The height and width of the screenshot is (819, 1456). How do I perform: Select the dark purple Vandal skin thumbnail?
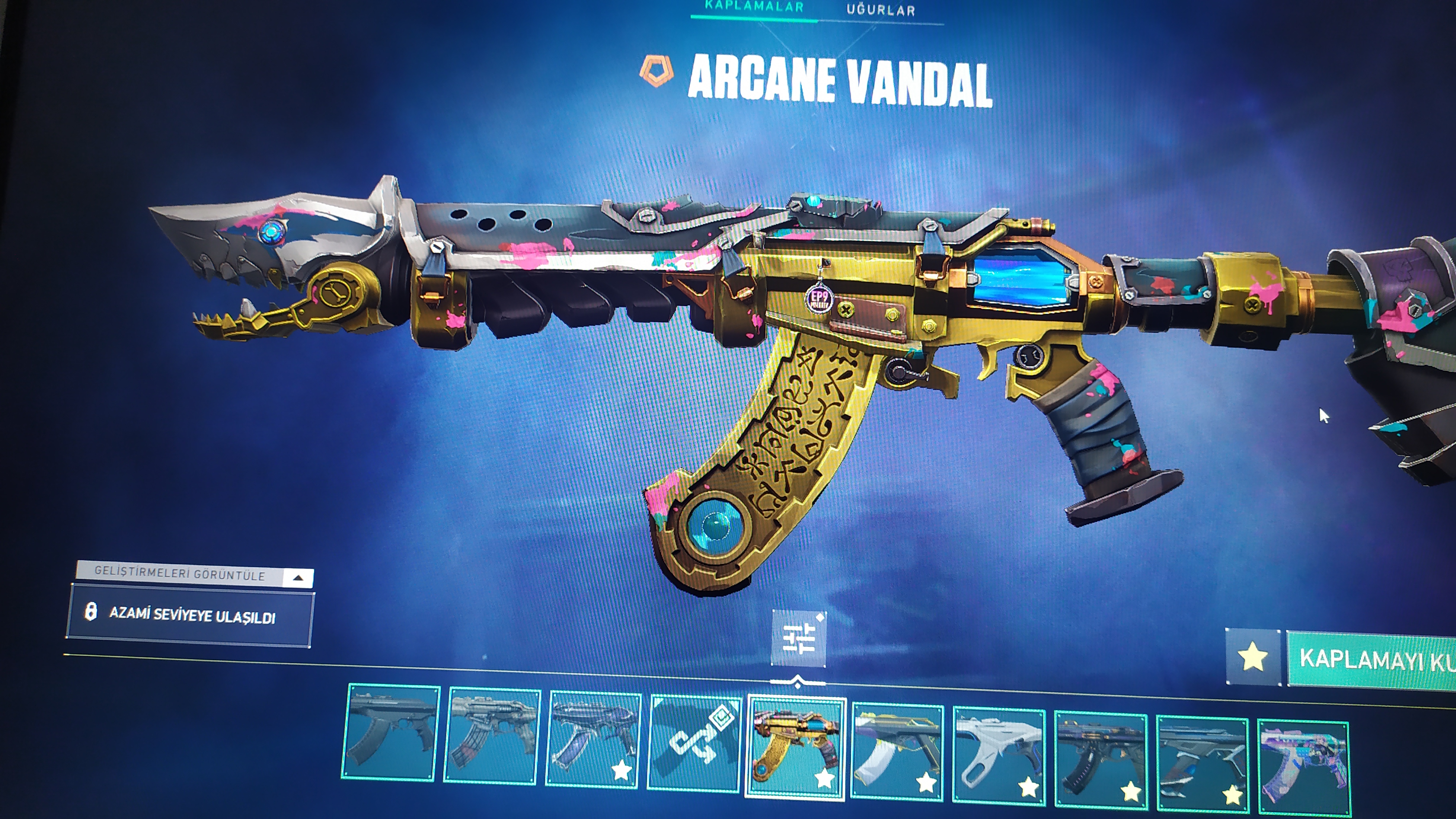pos(593,739)
